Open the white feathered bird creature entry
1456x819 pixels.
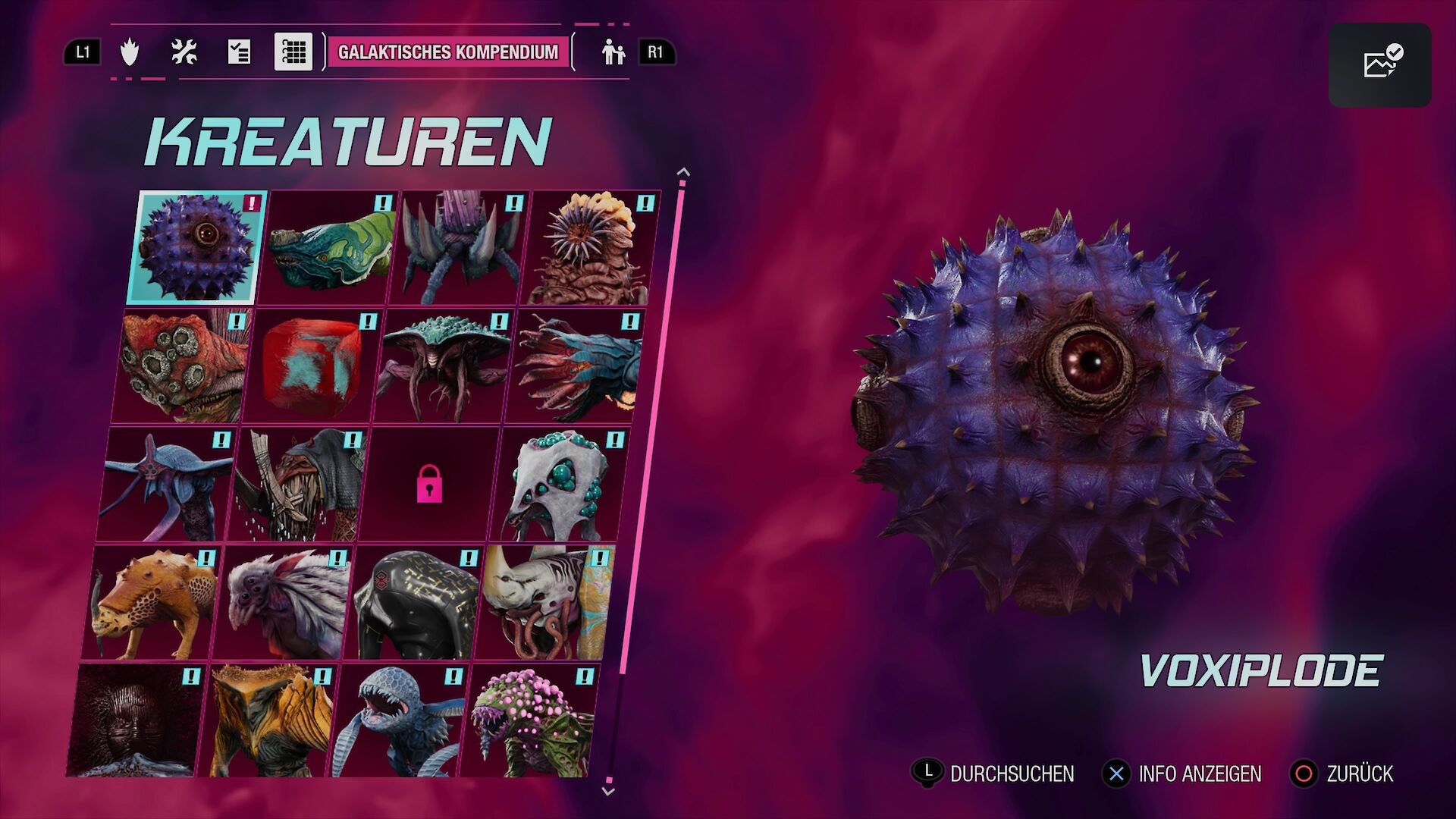pyautogui.click(x=282, y=602)
